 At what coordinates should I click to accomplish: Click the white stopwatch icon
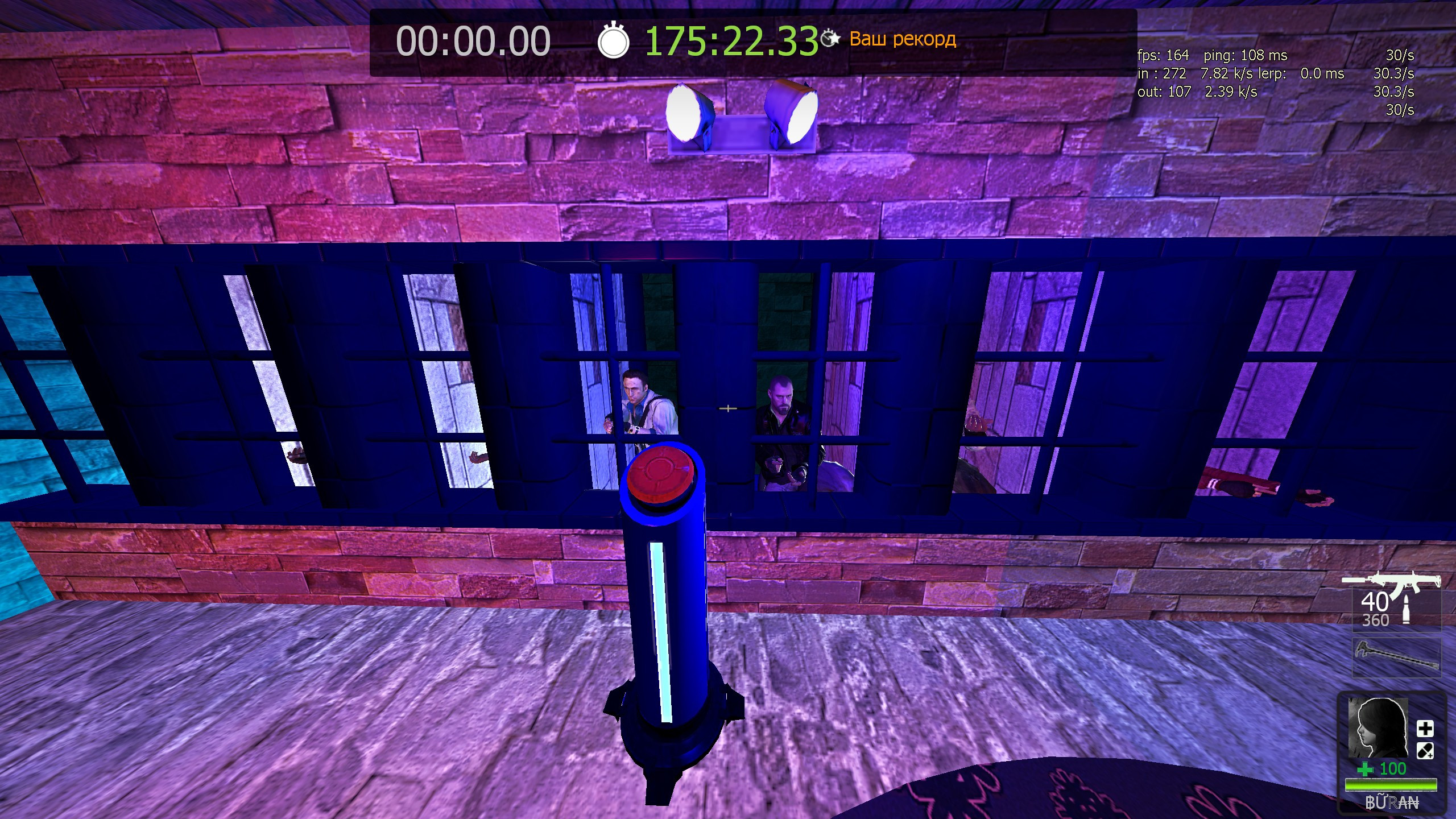(x=613, y=41)
